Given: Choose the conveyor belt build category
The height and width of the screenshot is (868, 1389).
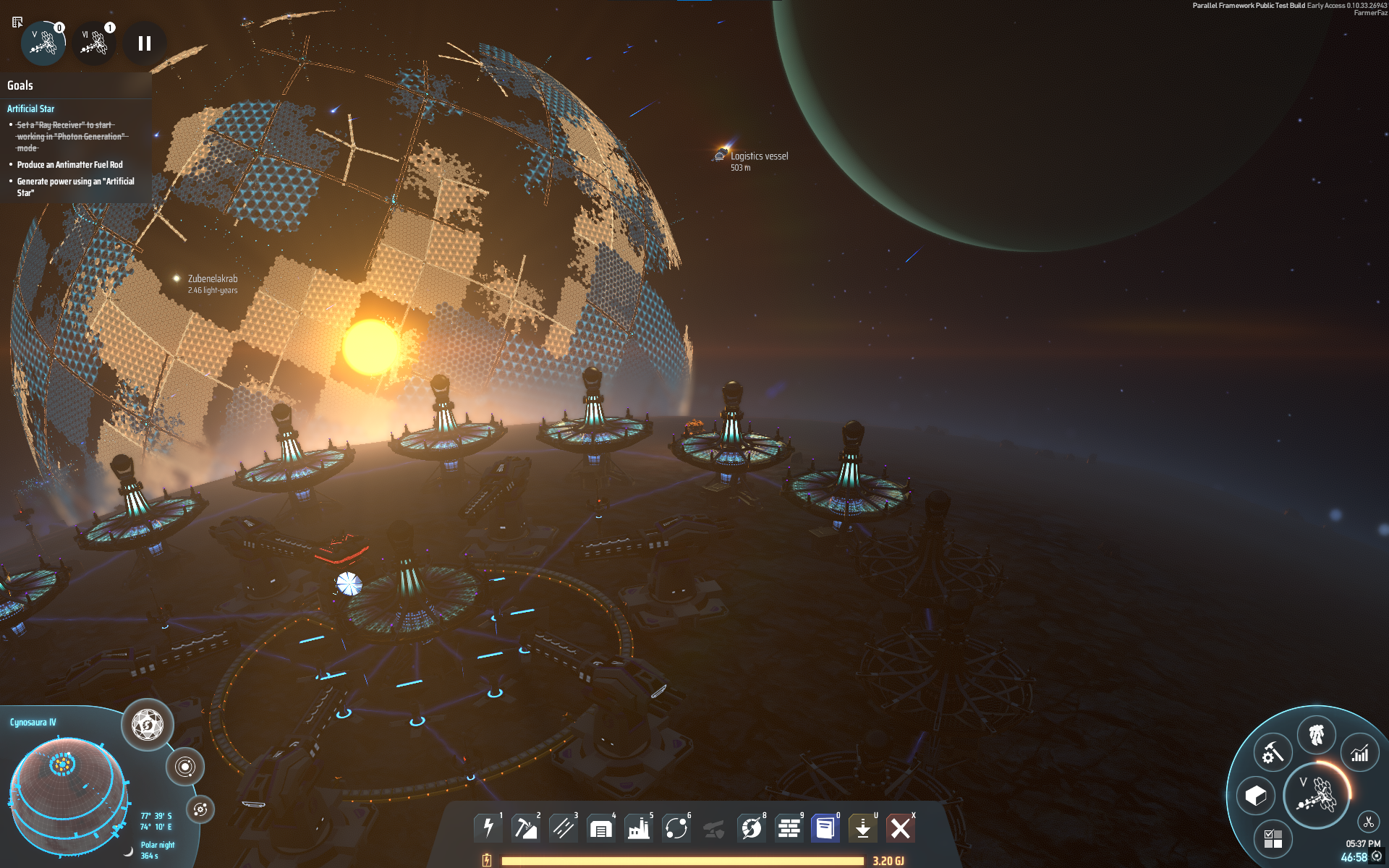Looking at the screenshot, I should [563, 827].
